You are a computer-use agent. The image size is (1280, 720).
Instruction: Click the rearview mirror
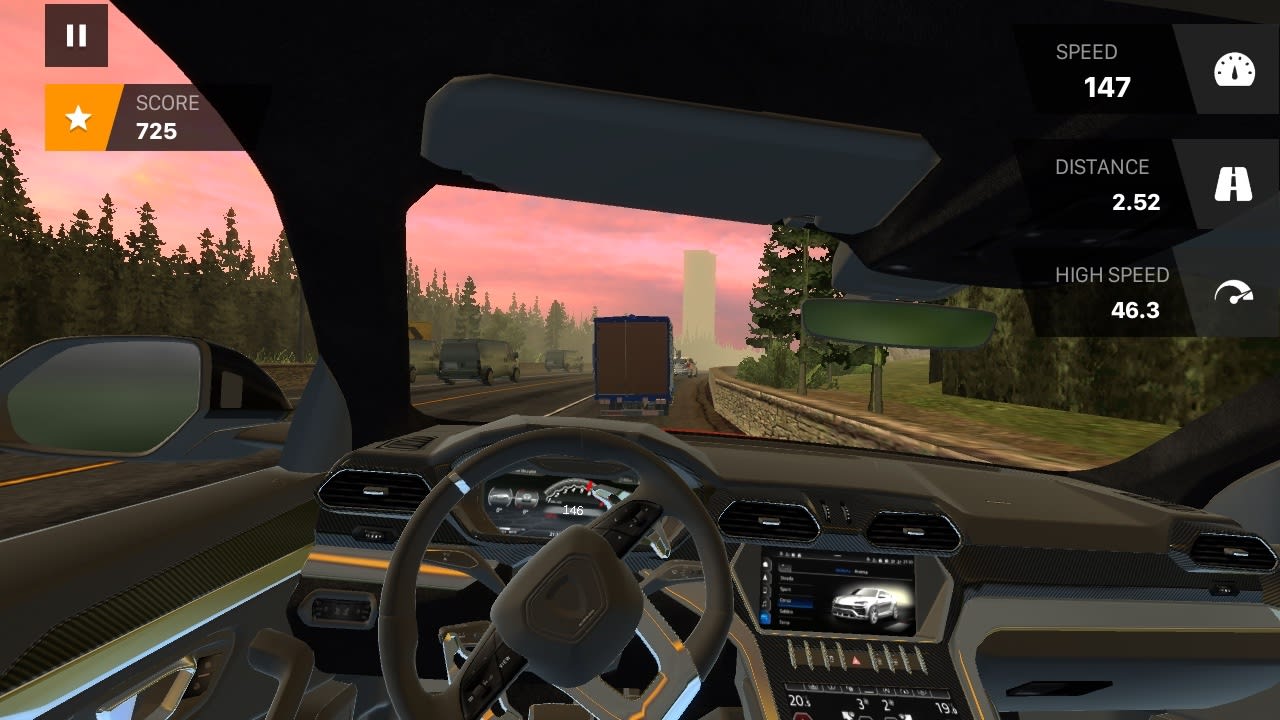[893, 323]
